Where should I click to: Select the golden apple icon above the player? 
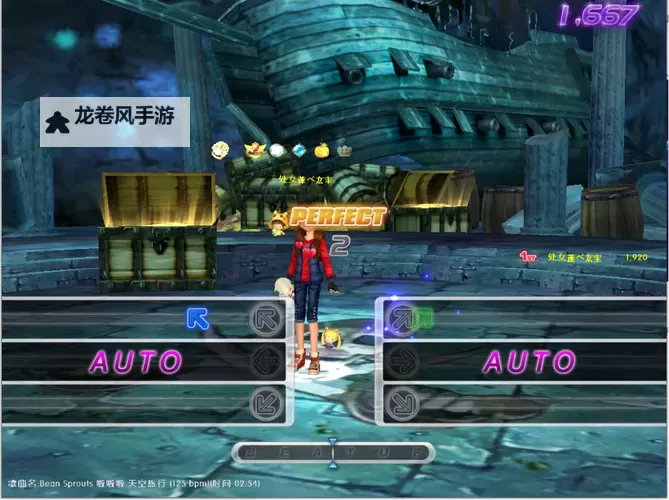click(x=321, y=151)
